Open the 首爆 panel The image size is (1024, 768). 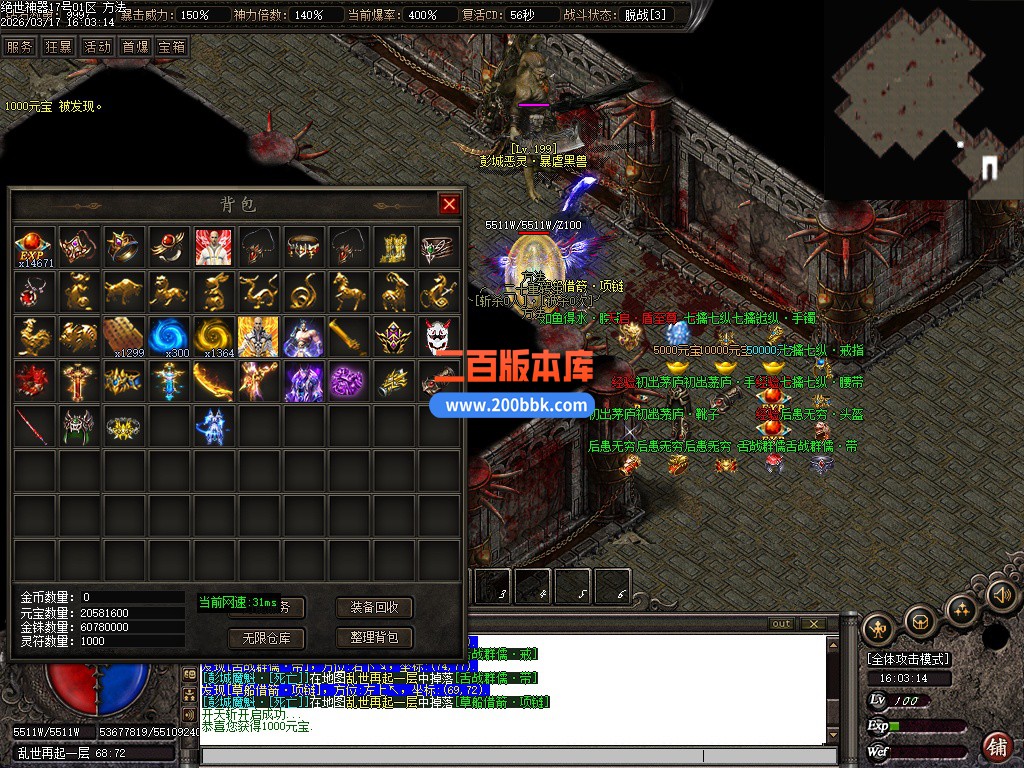(135, 46)
